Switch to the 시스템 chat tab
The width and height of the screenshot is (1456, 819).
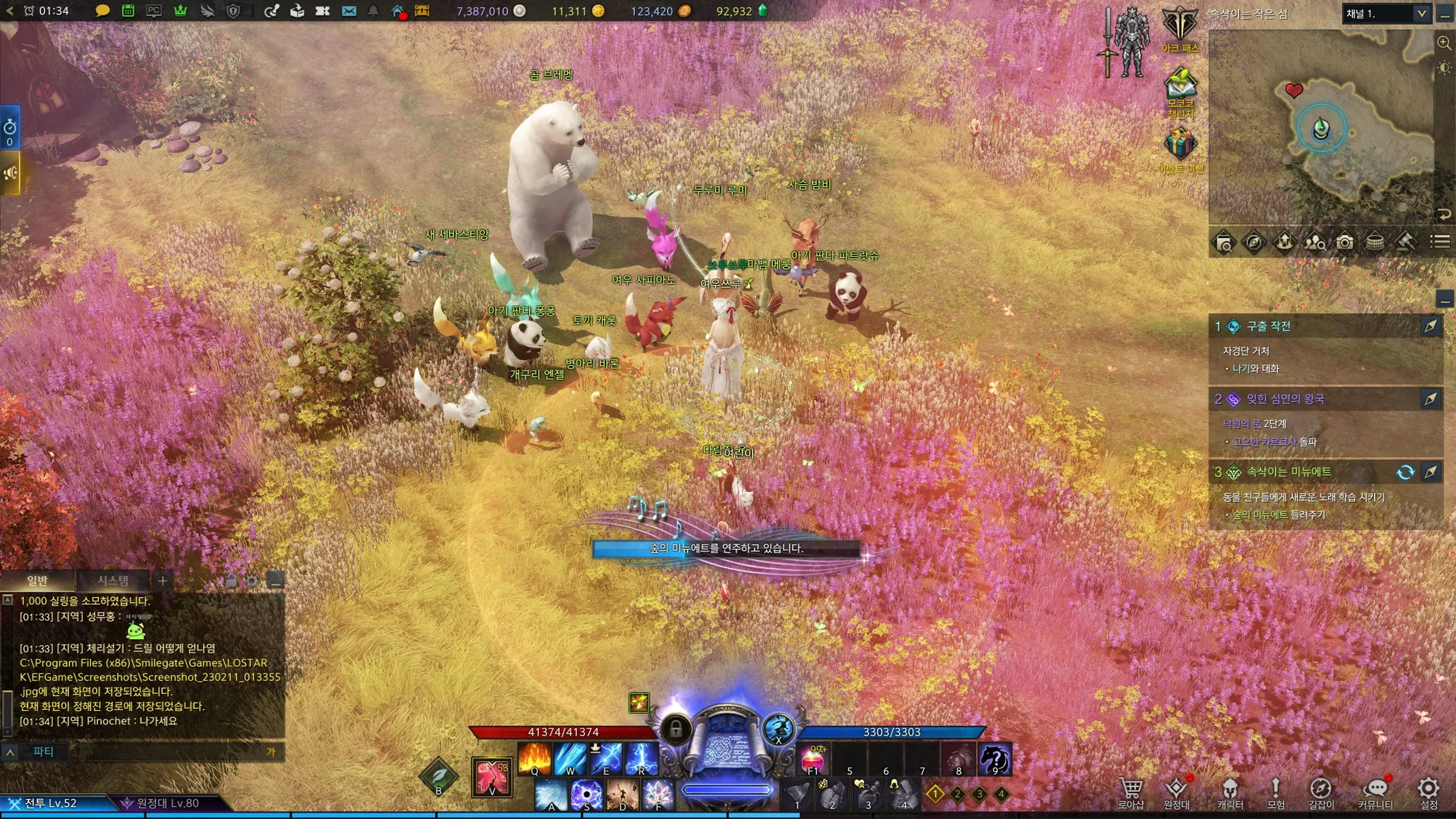113,581
